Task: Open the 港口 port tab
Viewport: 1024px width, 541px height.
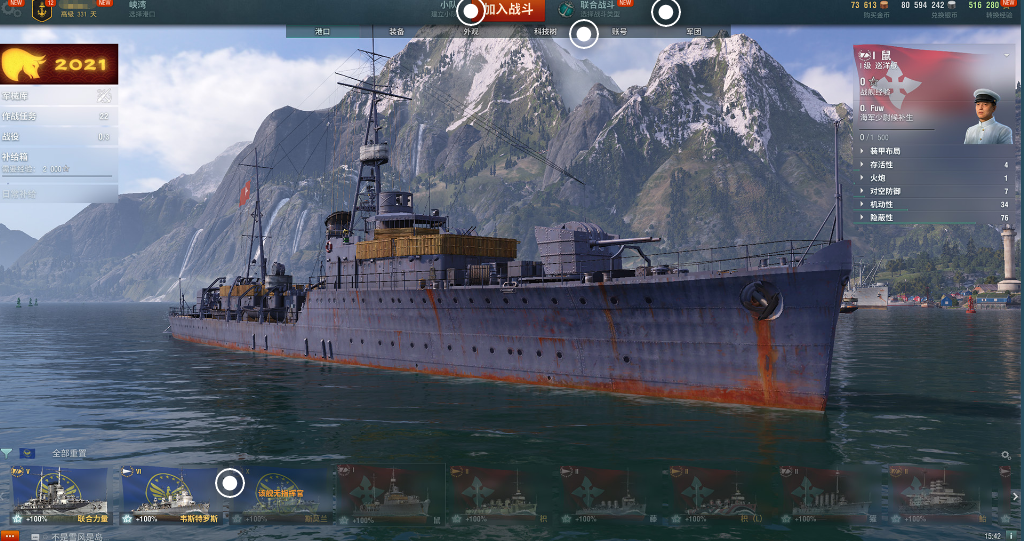Action: pyautogui.click(x=323, y=32)
